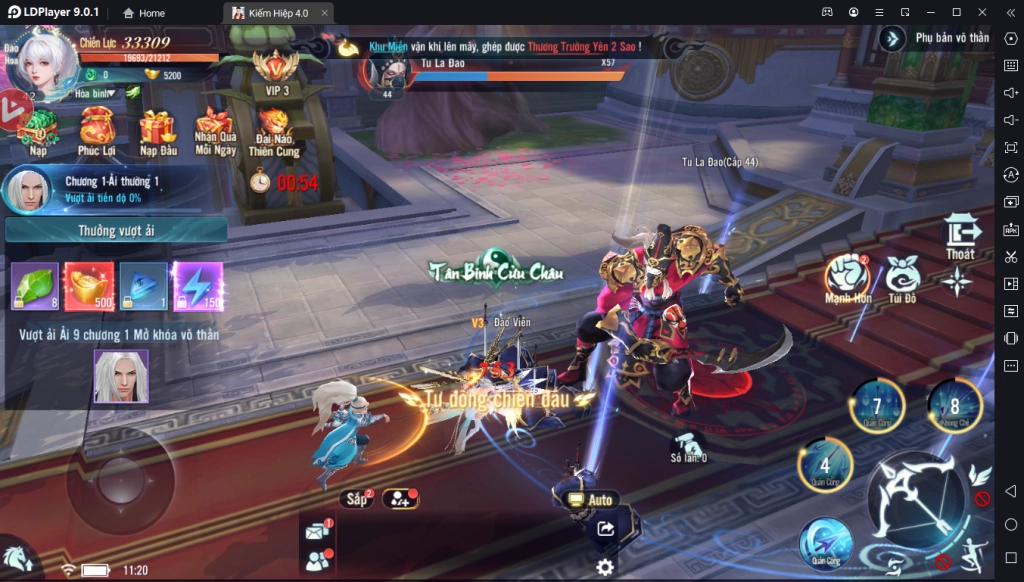Open the Hòa bình mode dropdown

[x=96, y=93]
